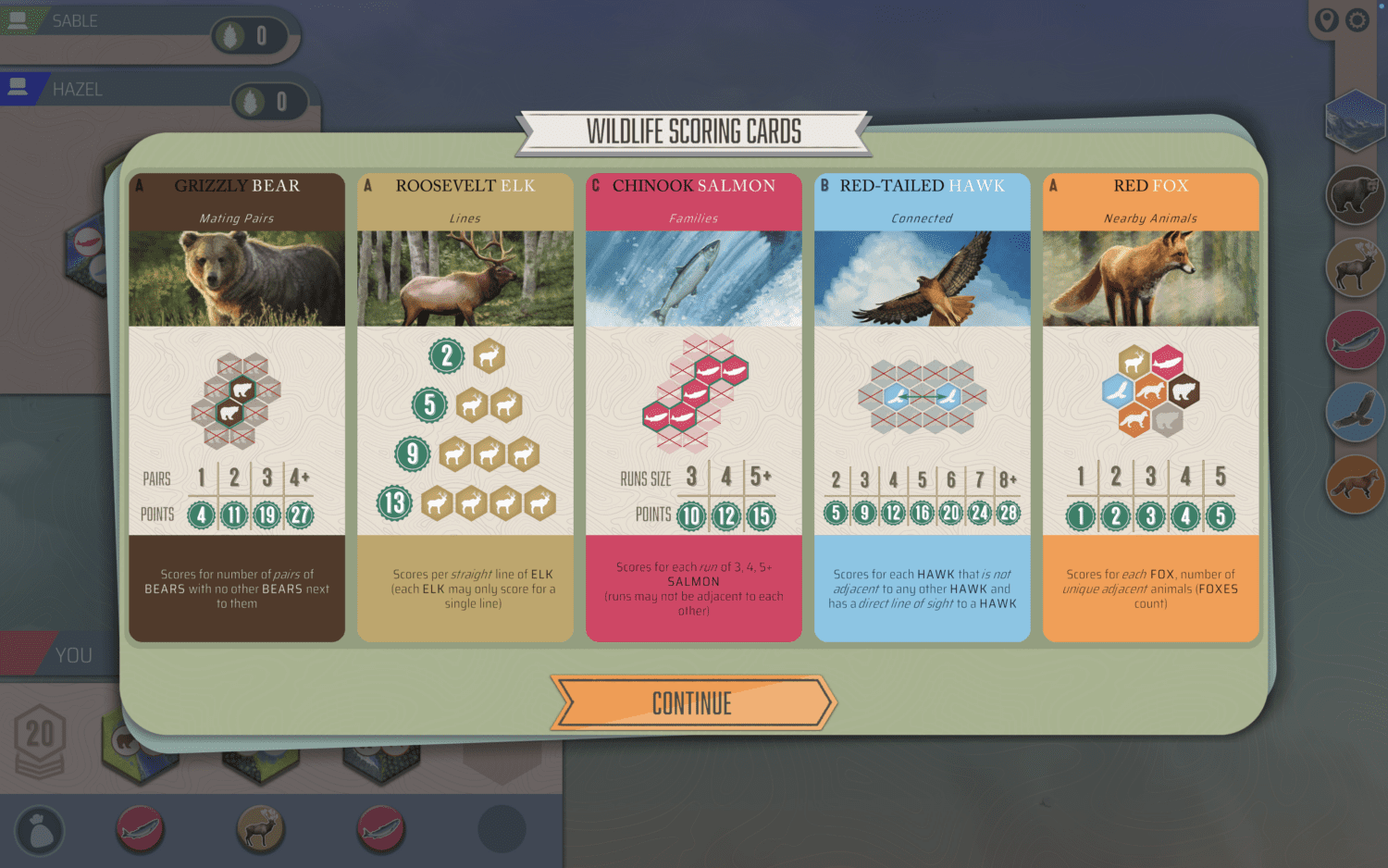The width and height of the screenshot is (1388, 868).
Task: Select the bear icon in the right sidebar
Action: (1355, 194)
